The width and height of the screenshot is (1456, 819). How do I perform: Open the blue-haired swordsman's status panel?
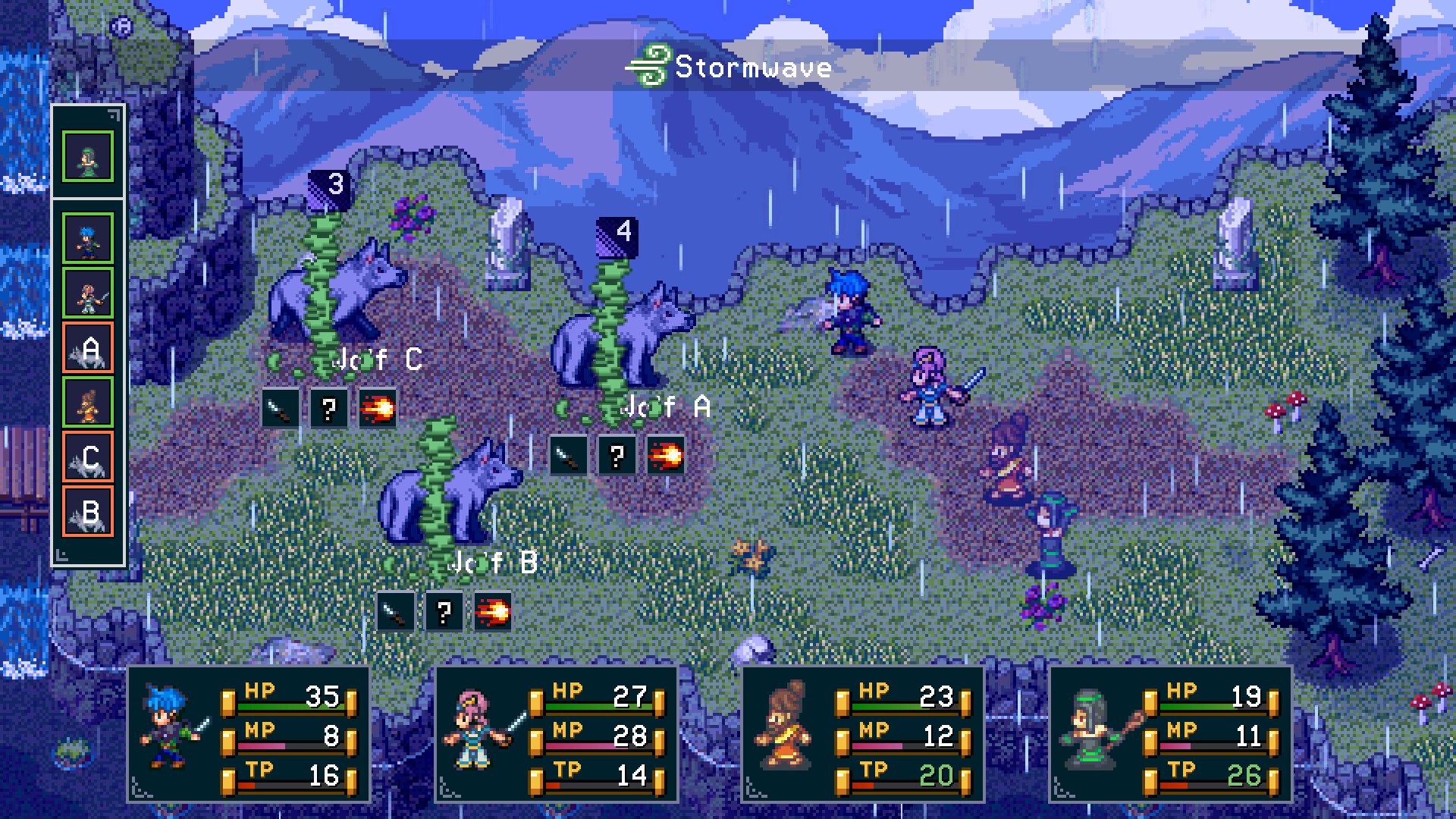(249, 734)
